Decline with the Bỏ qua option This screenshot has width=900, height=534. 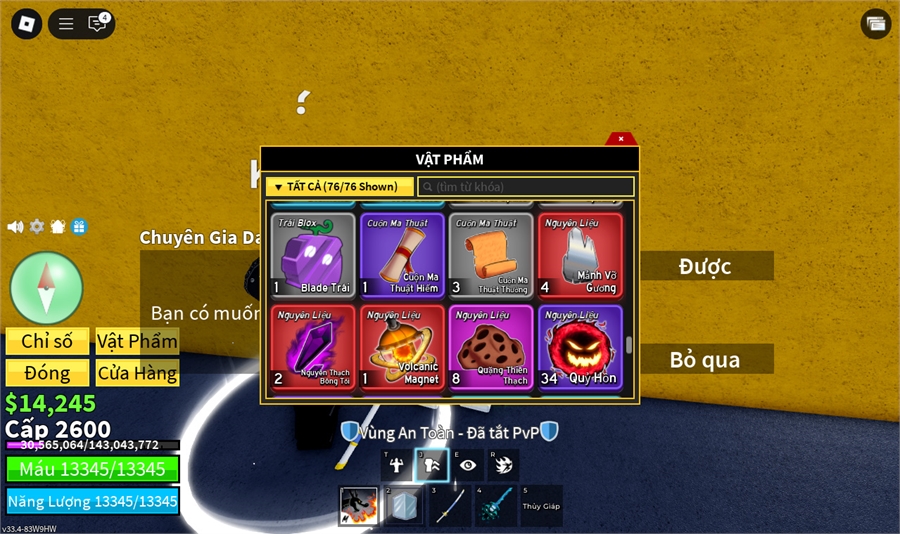[x=706, y=359]
